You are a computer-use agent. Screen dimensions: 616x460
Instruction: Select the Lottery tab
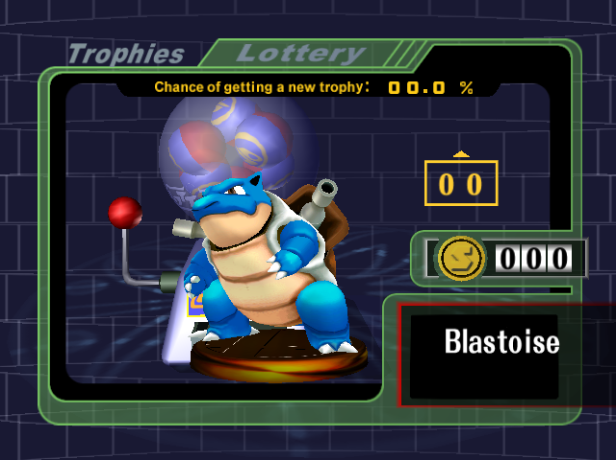(300, 53)
